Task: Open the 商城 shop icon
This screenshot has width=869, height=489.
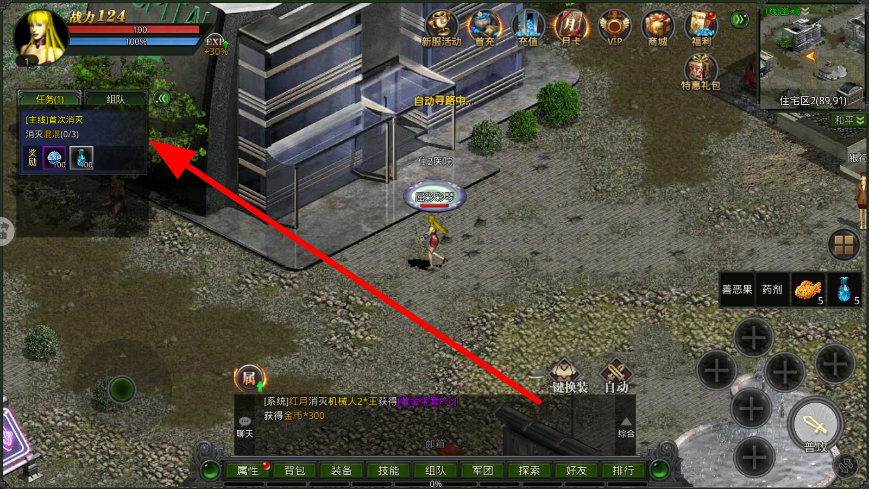Action: point(657,26)
